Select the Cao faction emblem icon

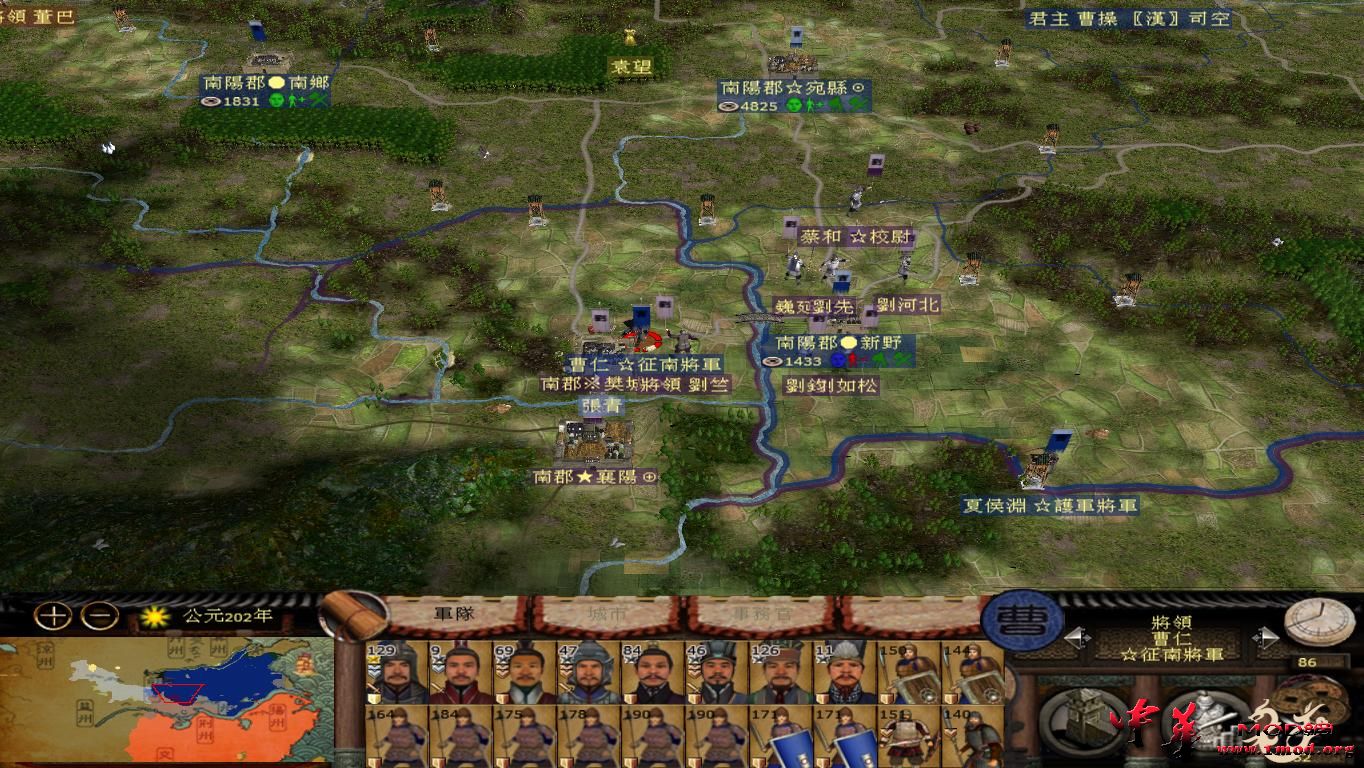tap(1022, 622)
